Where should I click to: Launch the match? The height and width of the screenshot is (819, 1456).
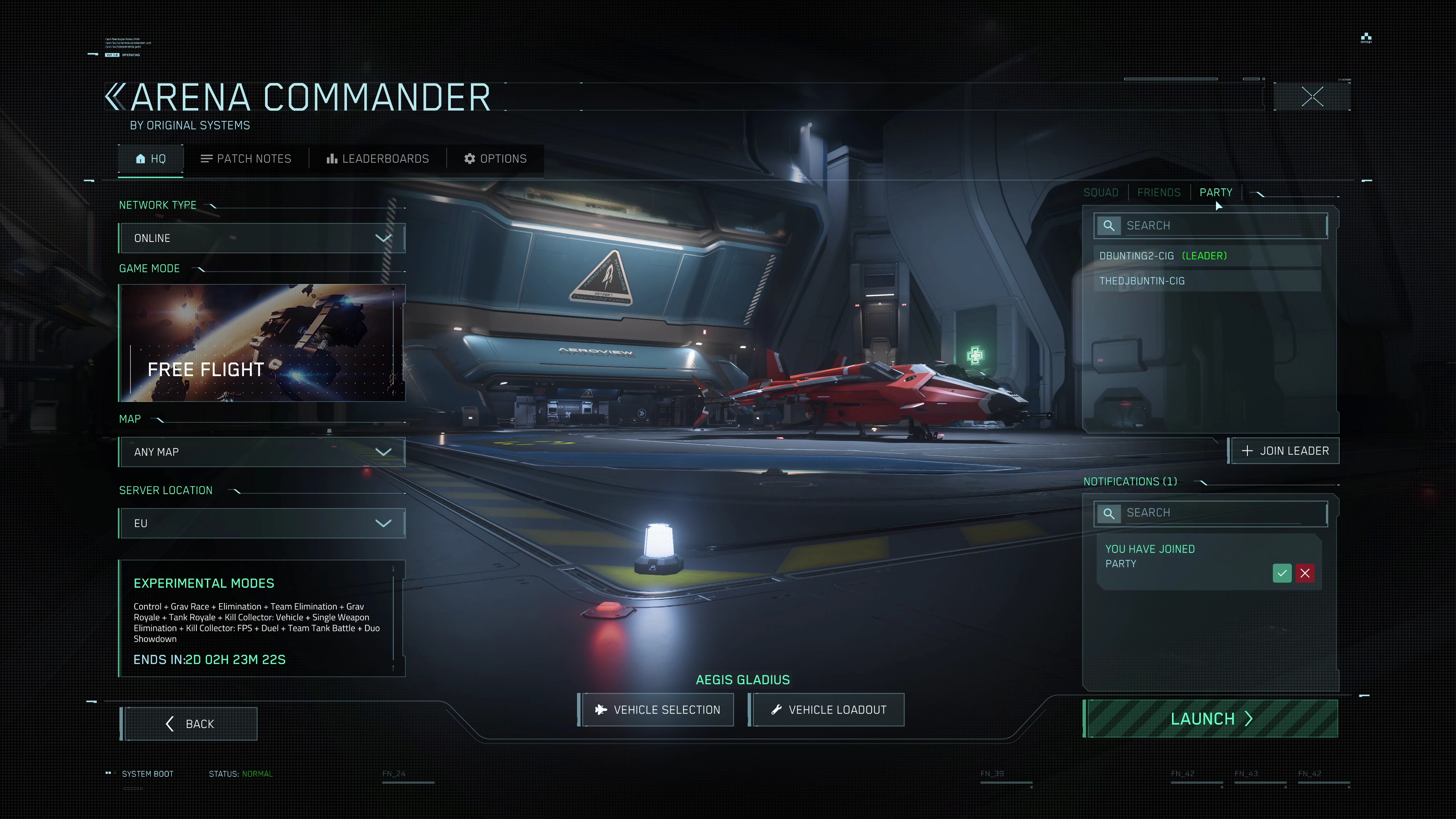1211,719
